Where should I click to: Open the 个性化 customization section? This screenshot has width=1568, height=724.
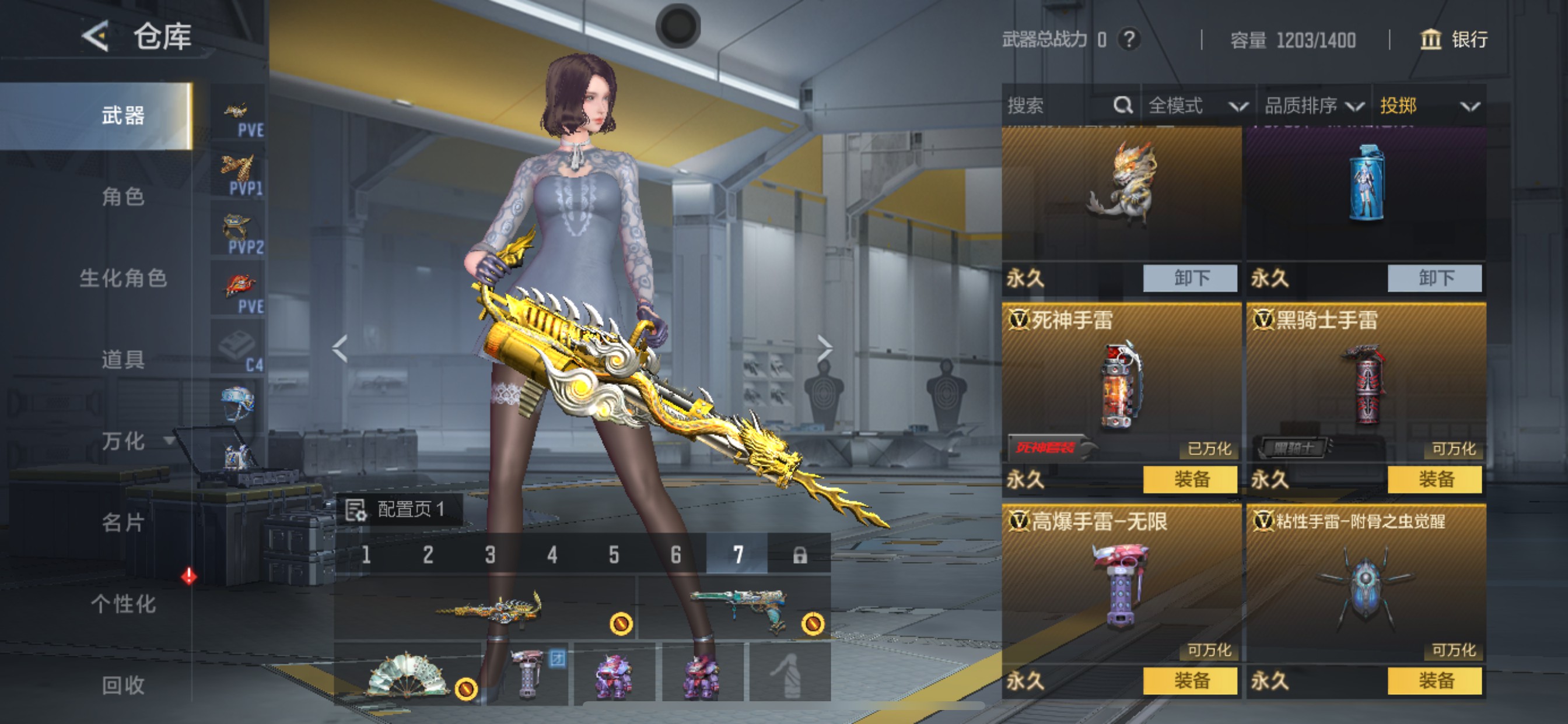(123, 604)
